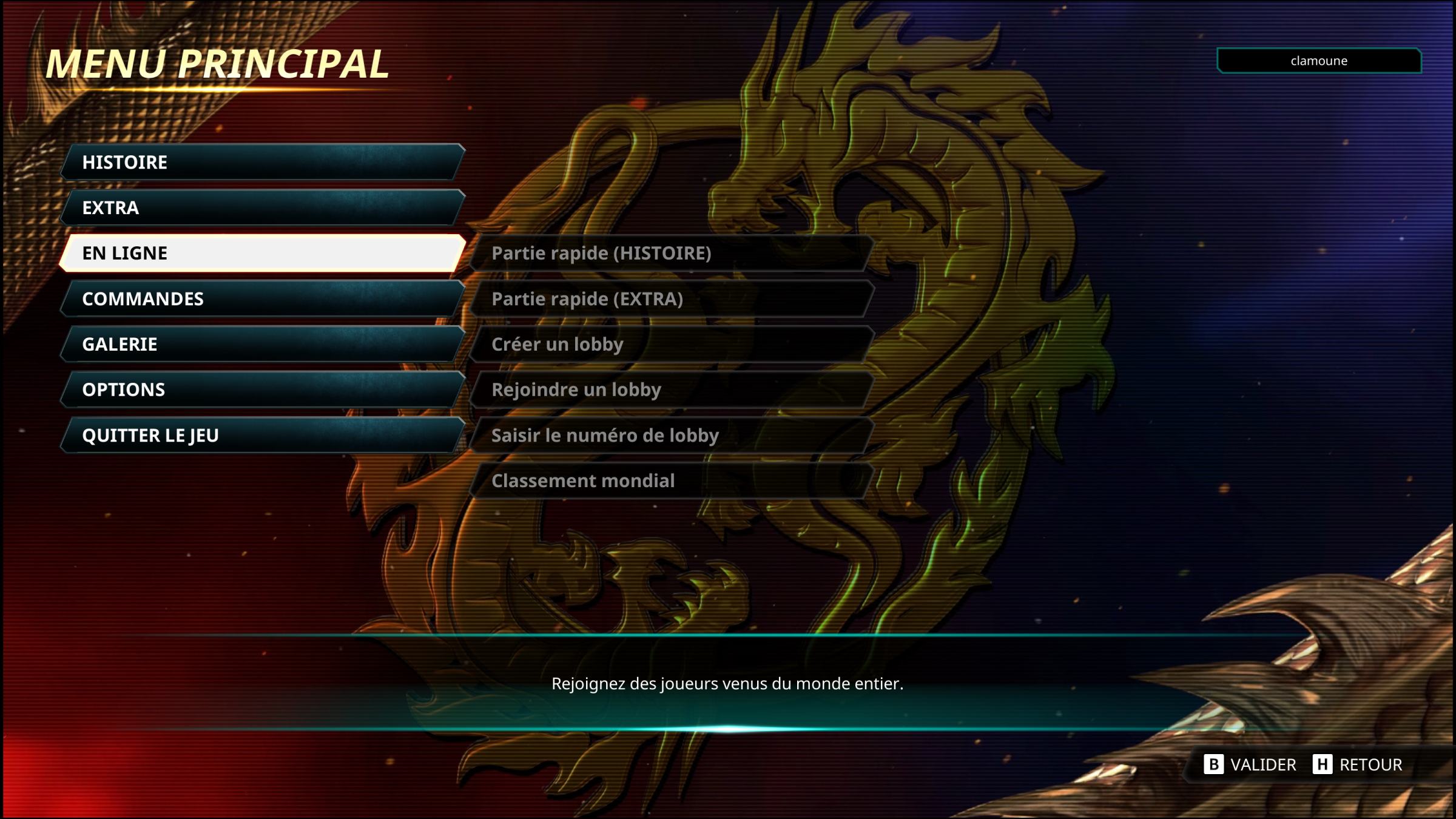View the Classement mondial
The width and height of the screenshot is (1456, 819).
point(671,480)
